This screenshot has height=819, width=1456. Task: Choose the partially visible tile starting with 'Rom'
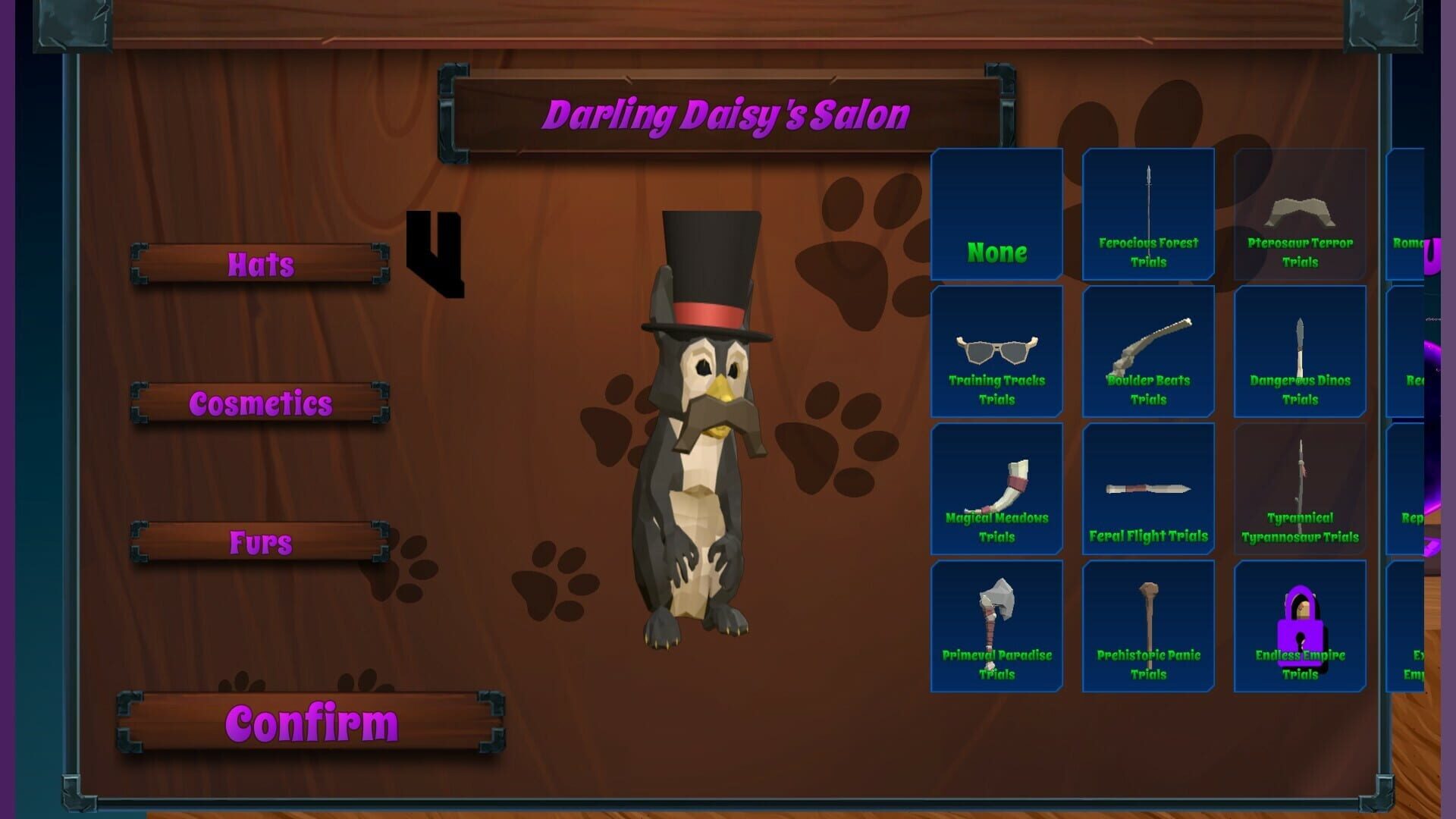click(x=1418, y=216)
